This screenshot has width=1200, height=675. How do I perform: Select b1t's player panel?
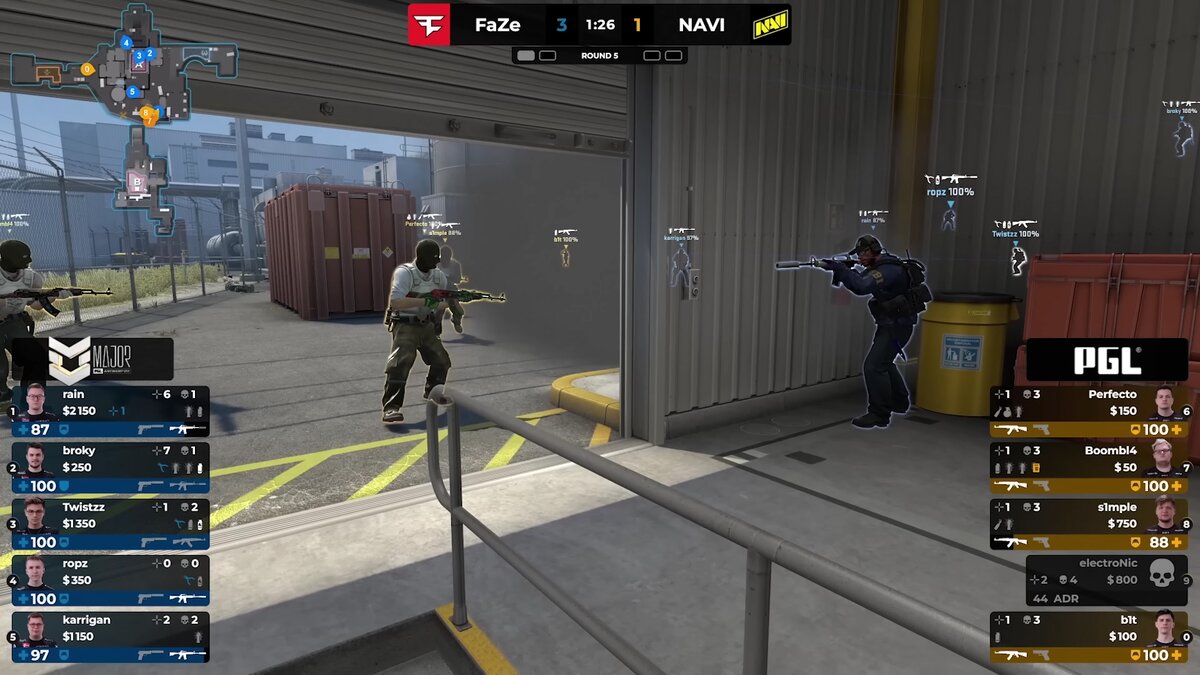(1089, 636)
